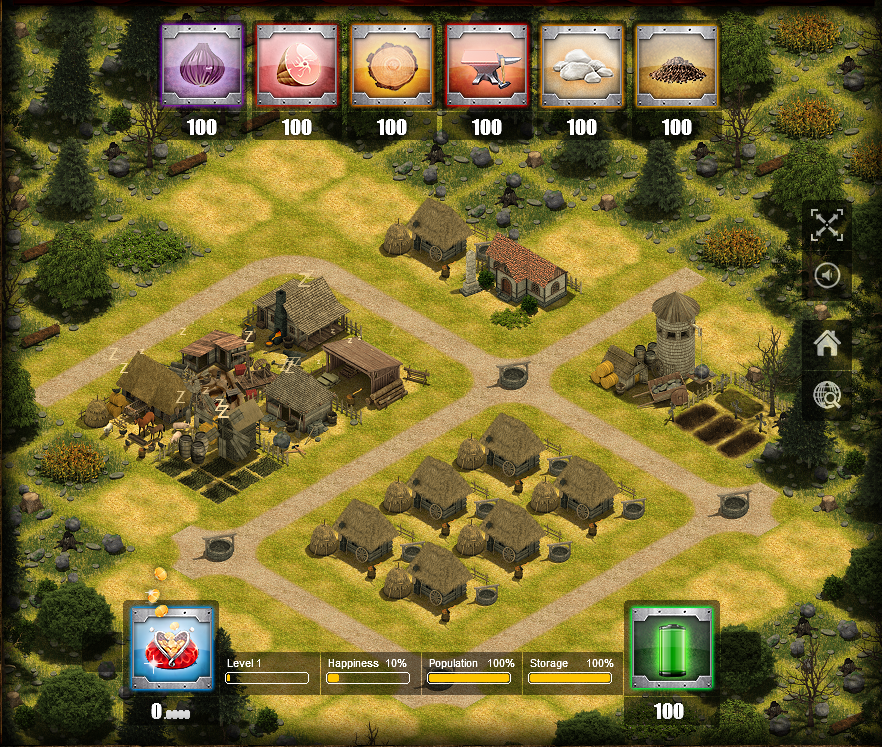This screenshot has height=747, width=882.
Task: Open the wood log resource tile
Action: 392,66
